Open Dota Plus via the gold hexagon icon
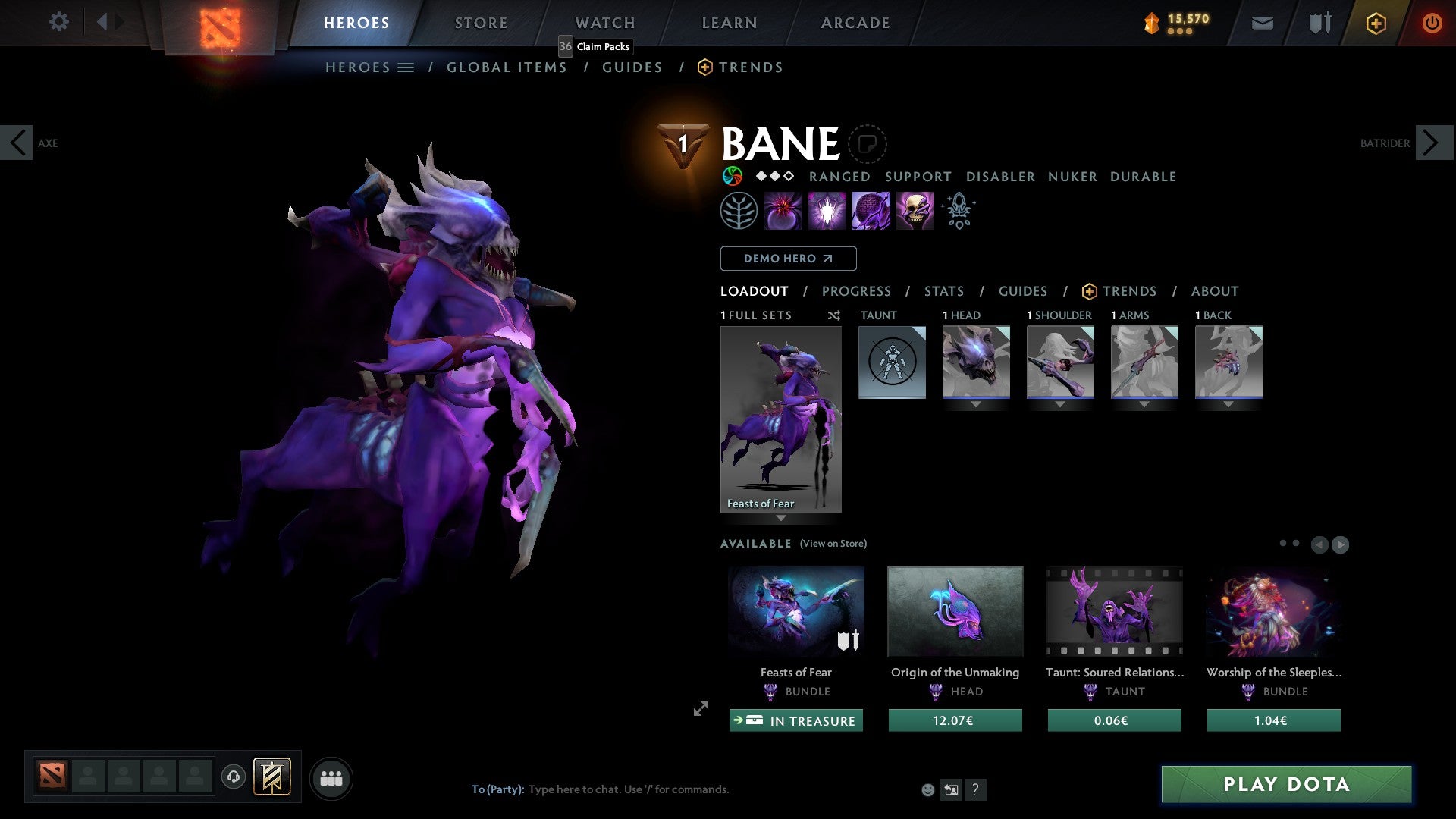The image size is (1456, 819). click(x=1376, y=23)
